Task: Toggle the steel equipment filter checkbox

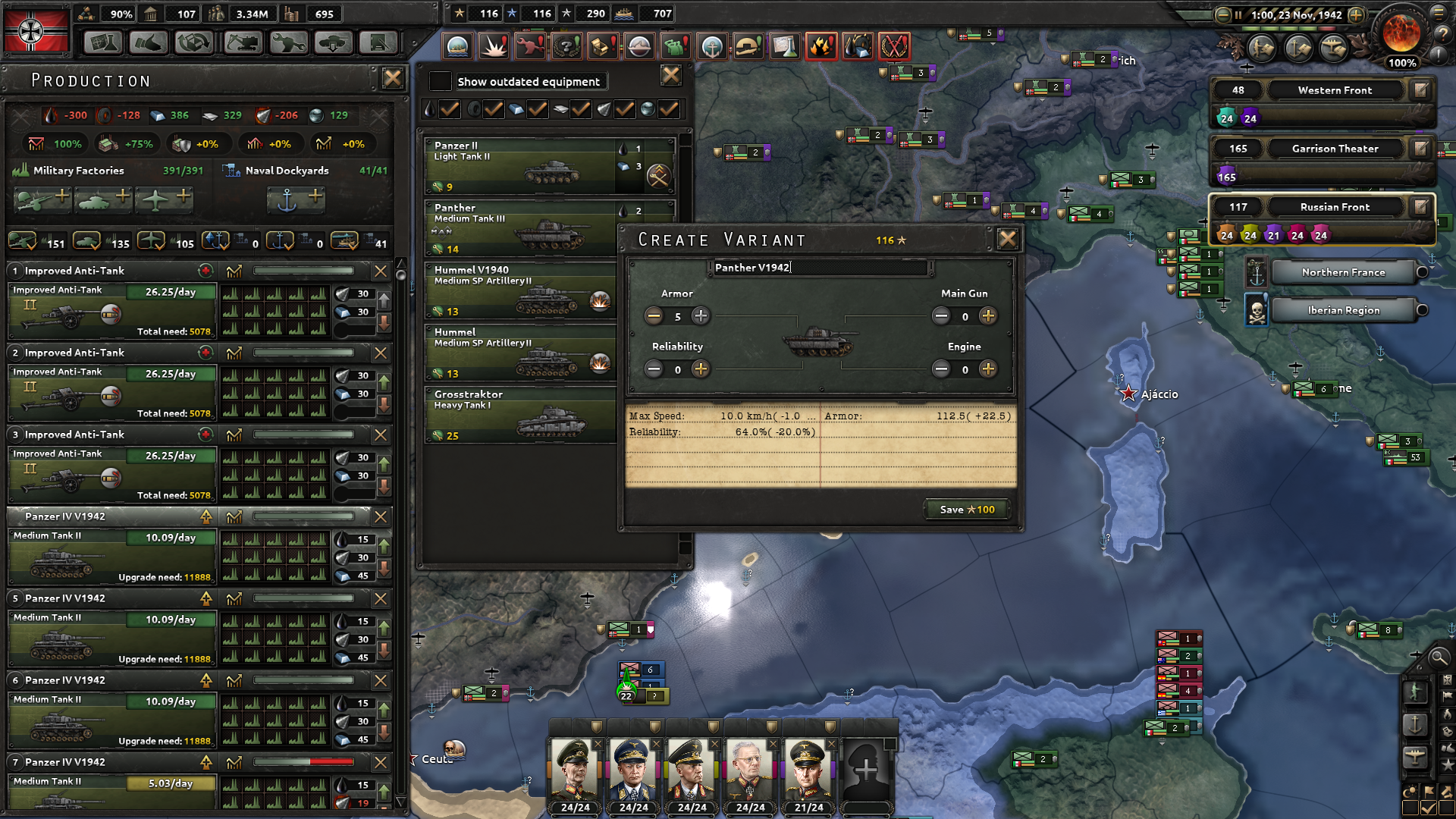Action: click(538, 109)
